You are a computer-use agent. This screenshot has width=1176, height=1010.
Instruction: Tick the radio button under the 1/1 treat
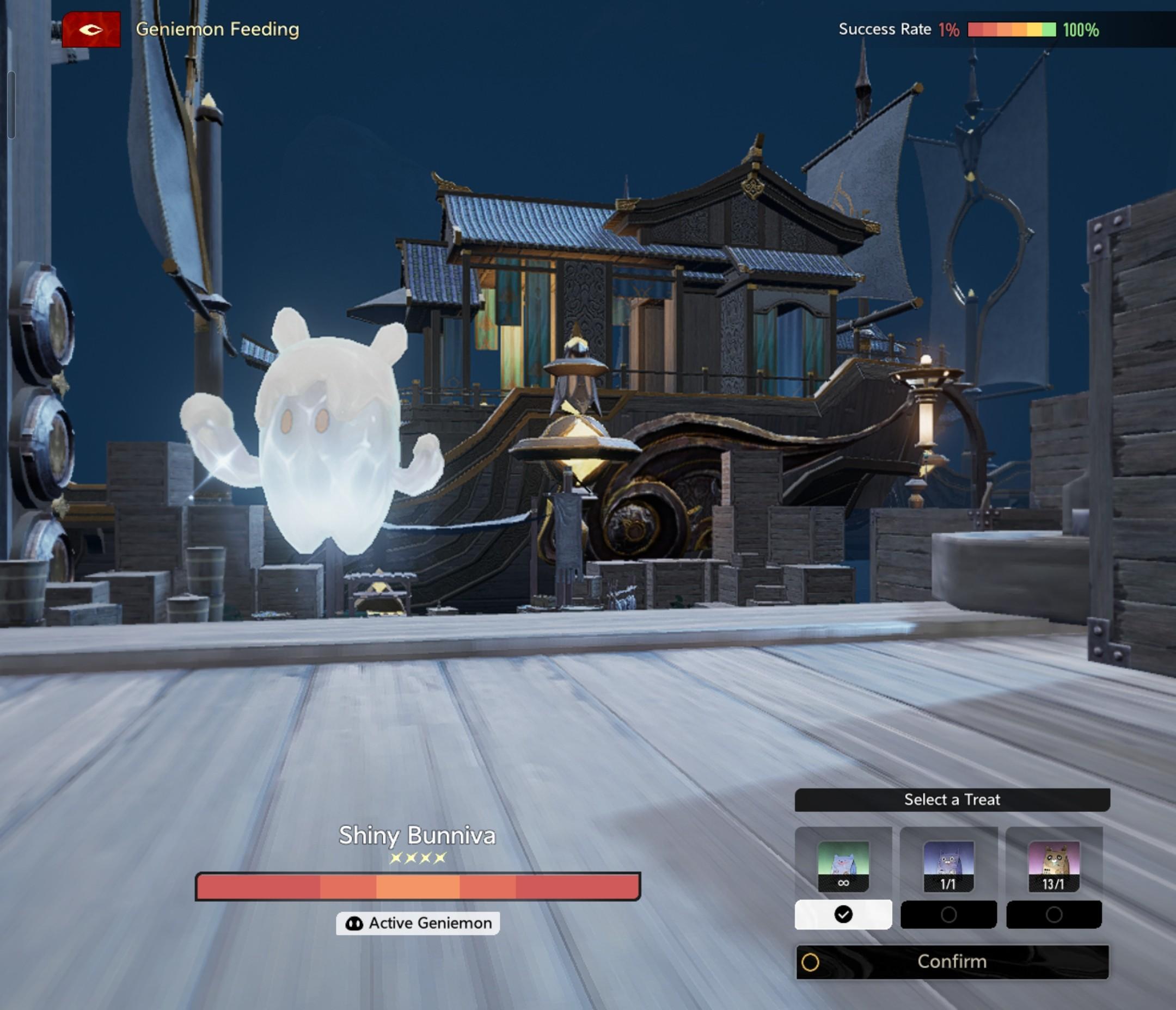[948, 915]
